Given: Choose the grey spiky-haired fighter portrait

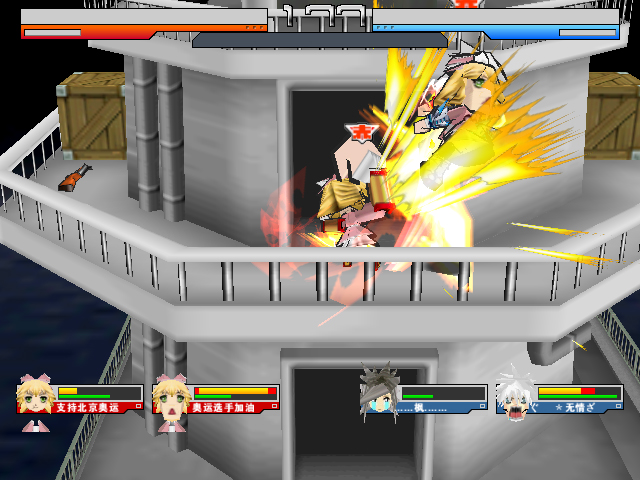Looking at the screenshot, I should click(379, 395).
